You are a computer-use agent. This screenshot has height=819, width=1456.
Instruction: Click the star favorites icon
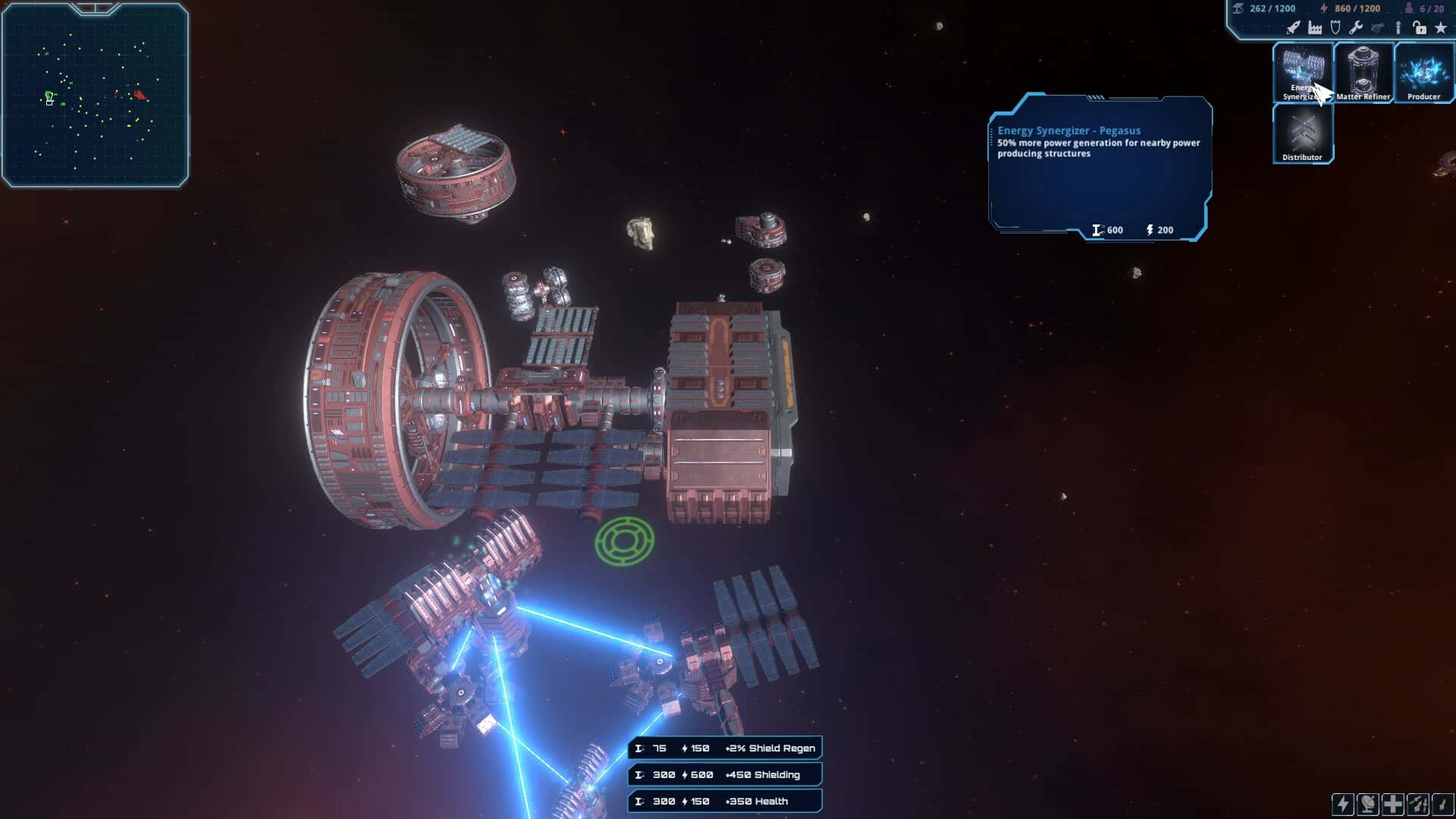[x=1441, y=29]
